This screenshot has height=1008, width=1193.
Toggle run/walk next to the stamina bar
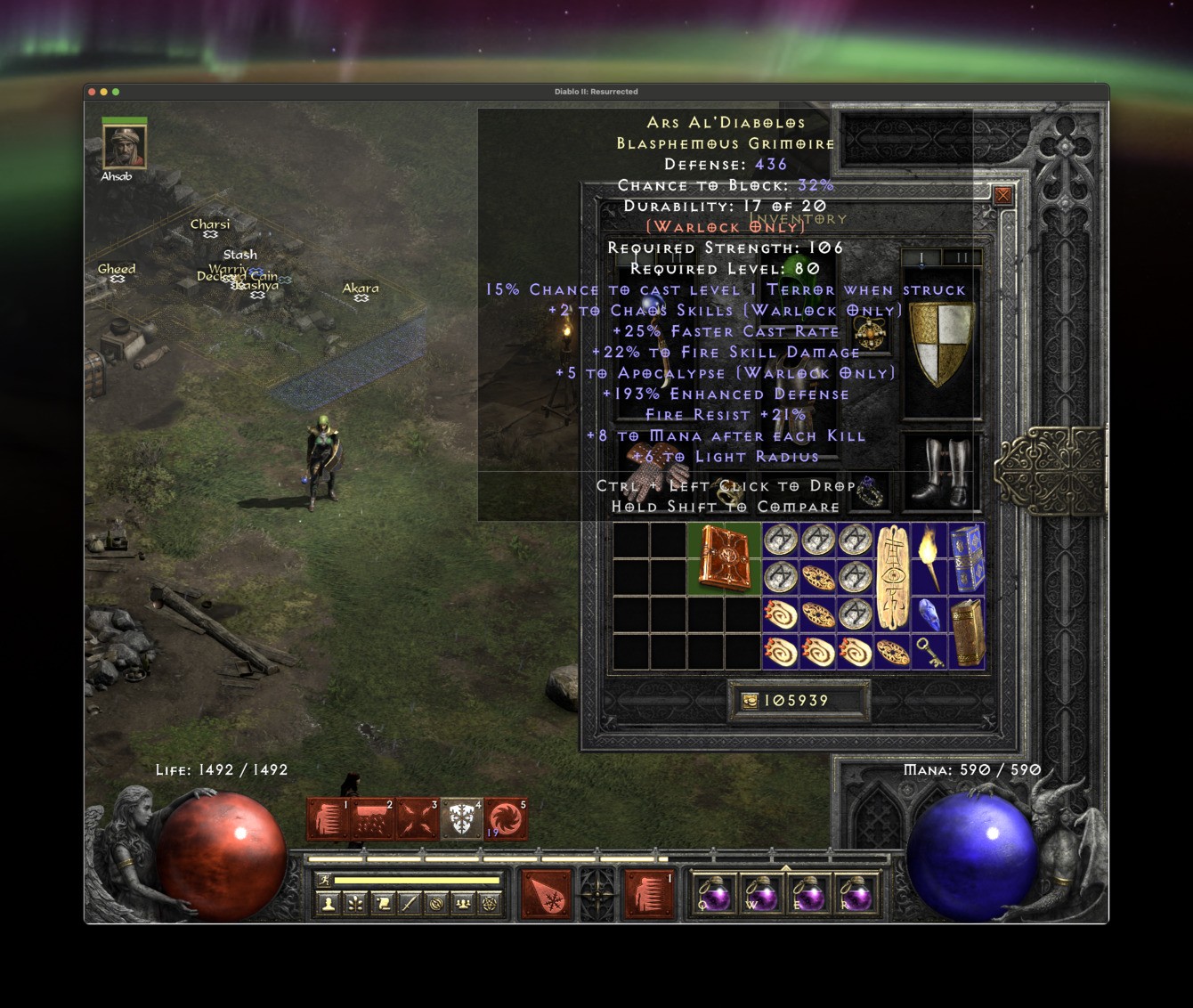coord(323,880)
